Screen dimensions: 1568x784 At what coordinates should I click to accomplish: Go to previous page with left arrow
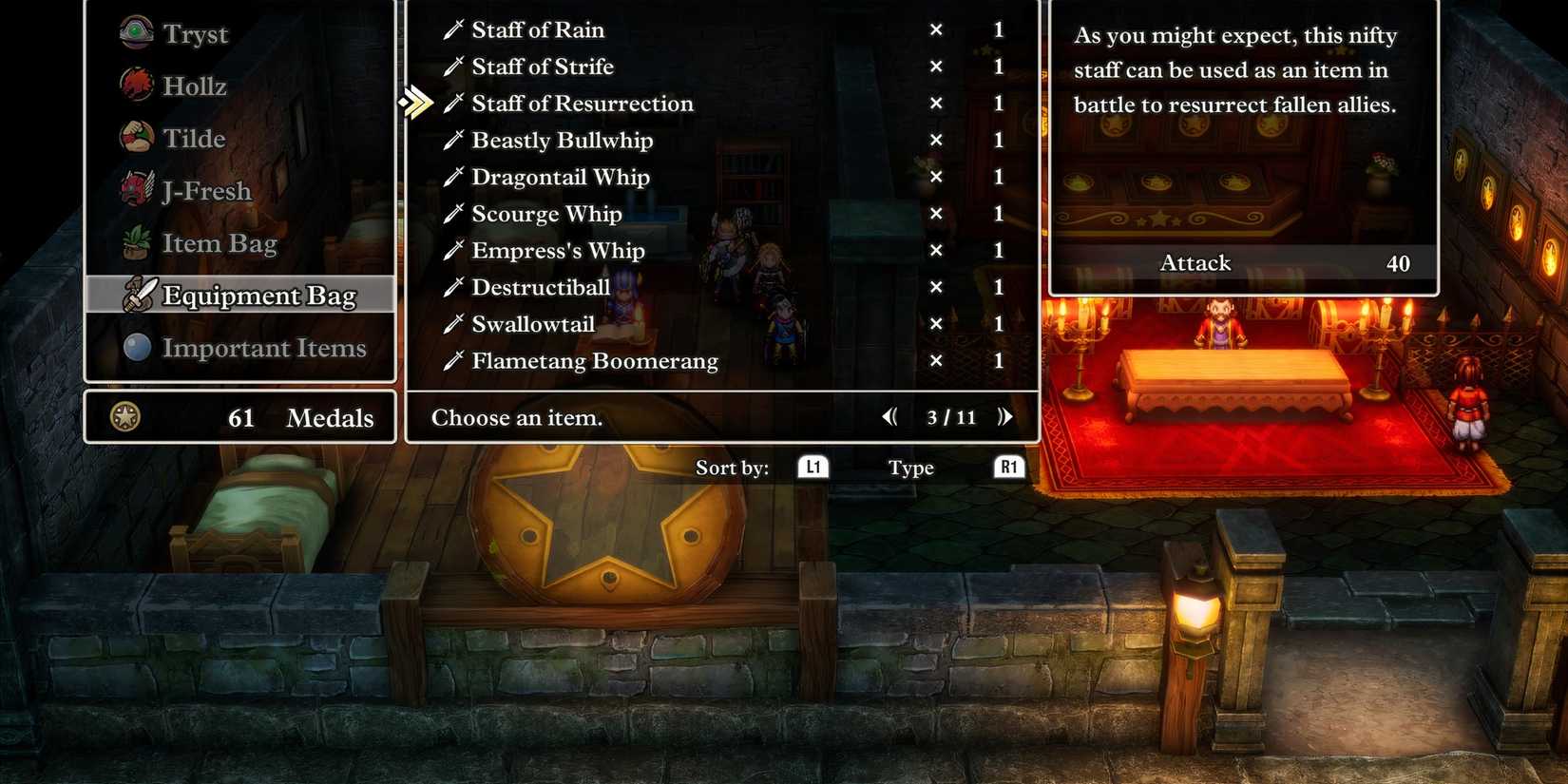pos(889,415)
